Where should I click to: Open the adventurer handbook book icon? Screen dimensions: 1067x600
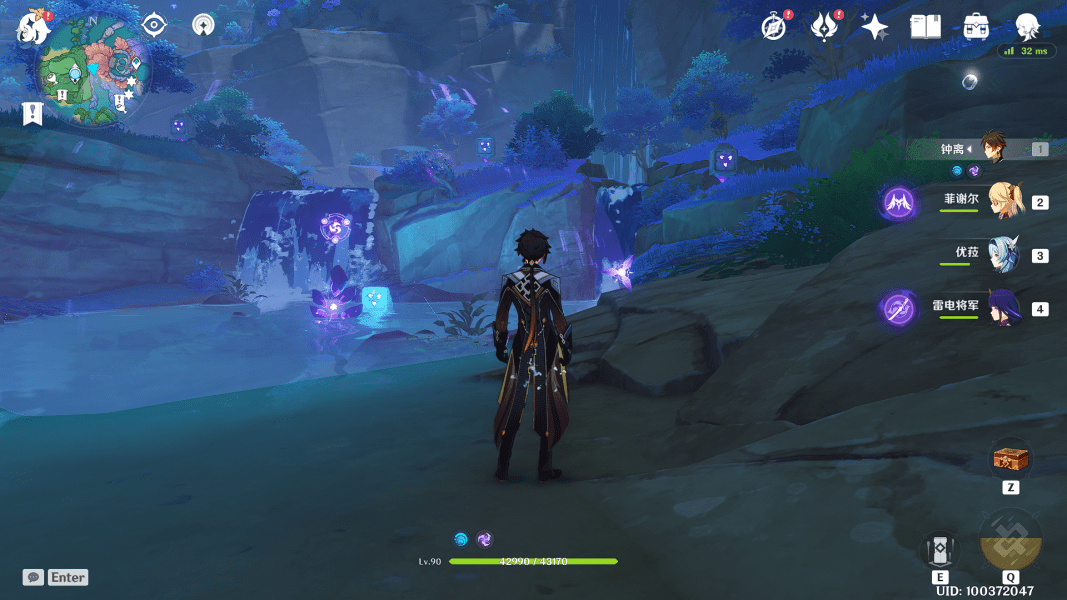click(x=926, y=27)
